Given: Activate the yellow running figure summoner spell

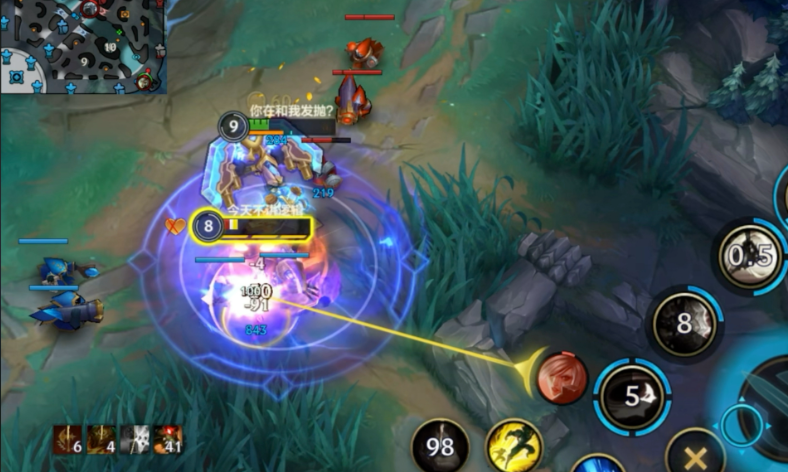Looking at the screenshot, I should [514, 446].
